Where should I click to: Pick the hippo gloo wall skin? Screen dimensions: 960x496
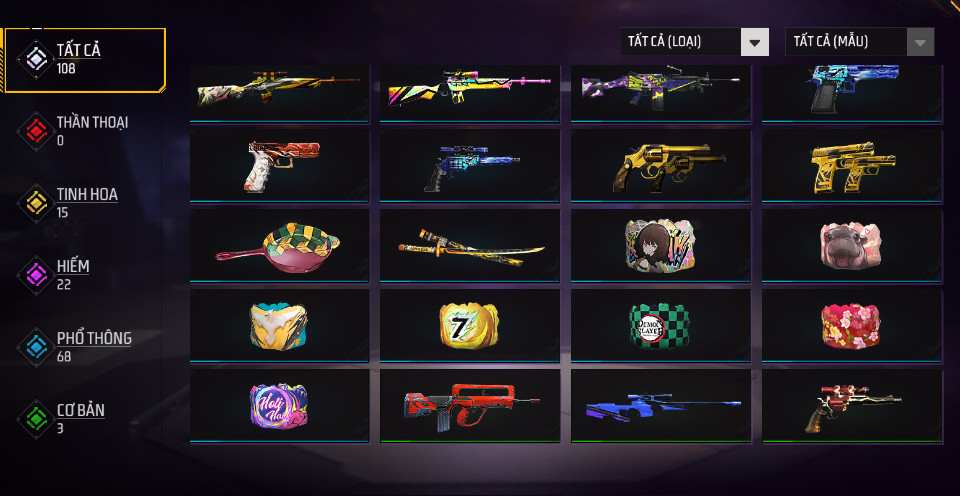852,246
